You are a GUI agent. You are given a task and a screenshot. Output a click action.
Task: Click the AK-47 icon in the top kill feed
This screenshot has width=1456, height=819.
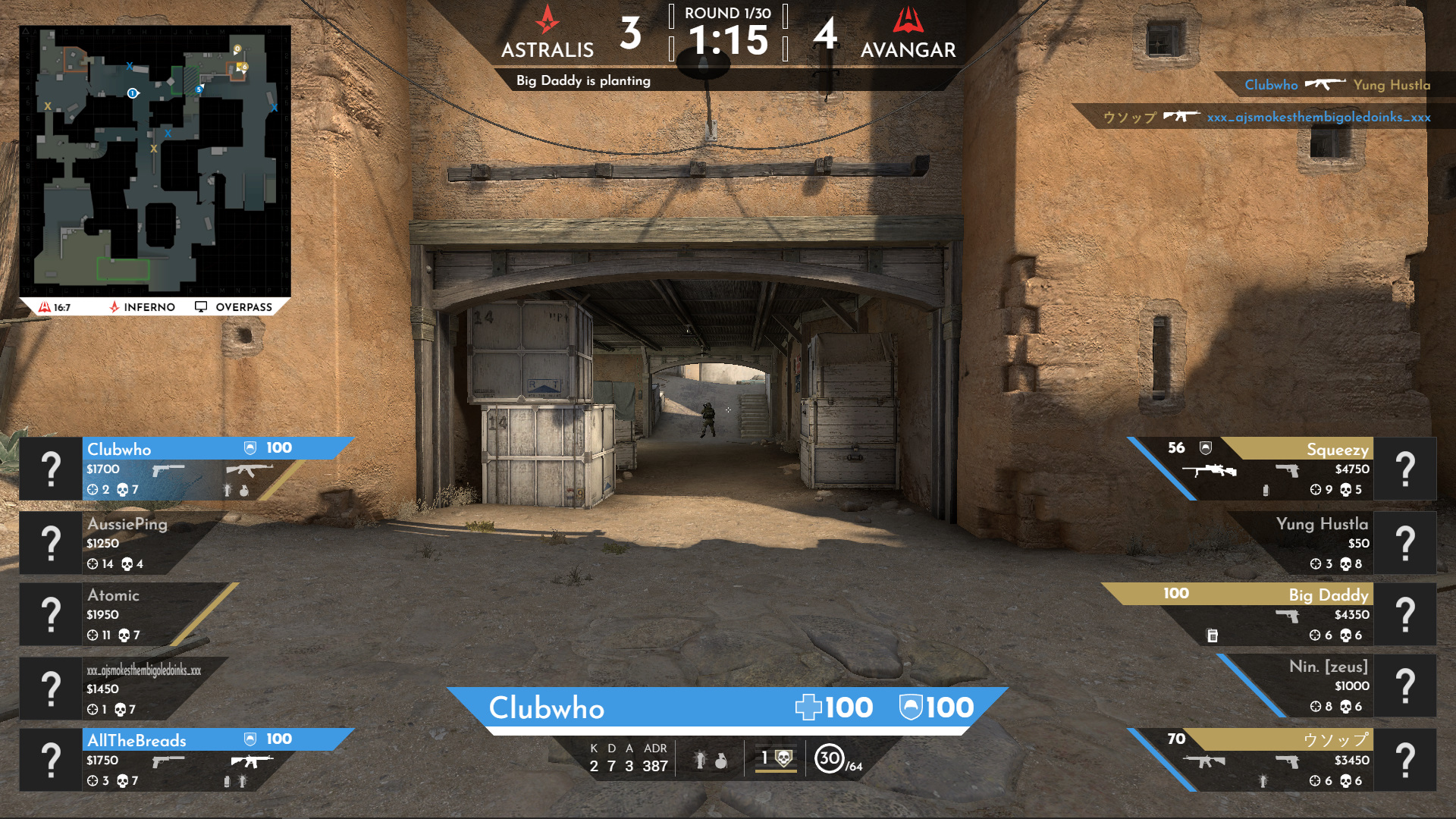pos(1324,85)
